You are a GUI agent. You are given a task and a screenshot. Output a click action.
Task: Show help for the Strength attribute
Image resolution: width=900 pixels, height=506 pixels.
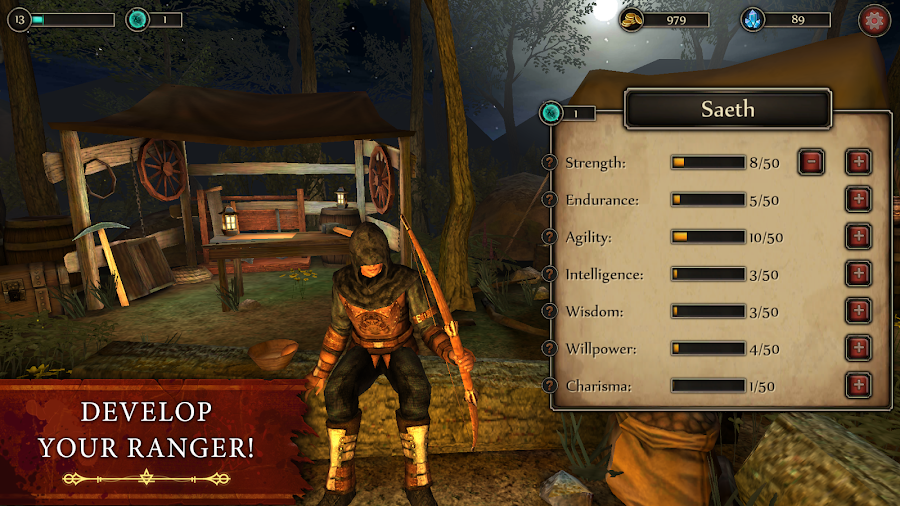pyautogui.click(x=549, y=163)
